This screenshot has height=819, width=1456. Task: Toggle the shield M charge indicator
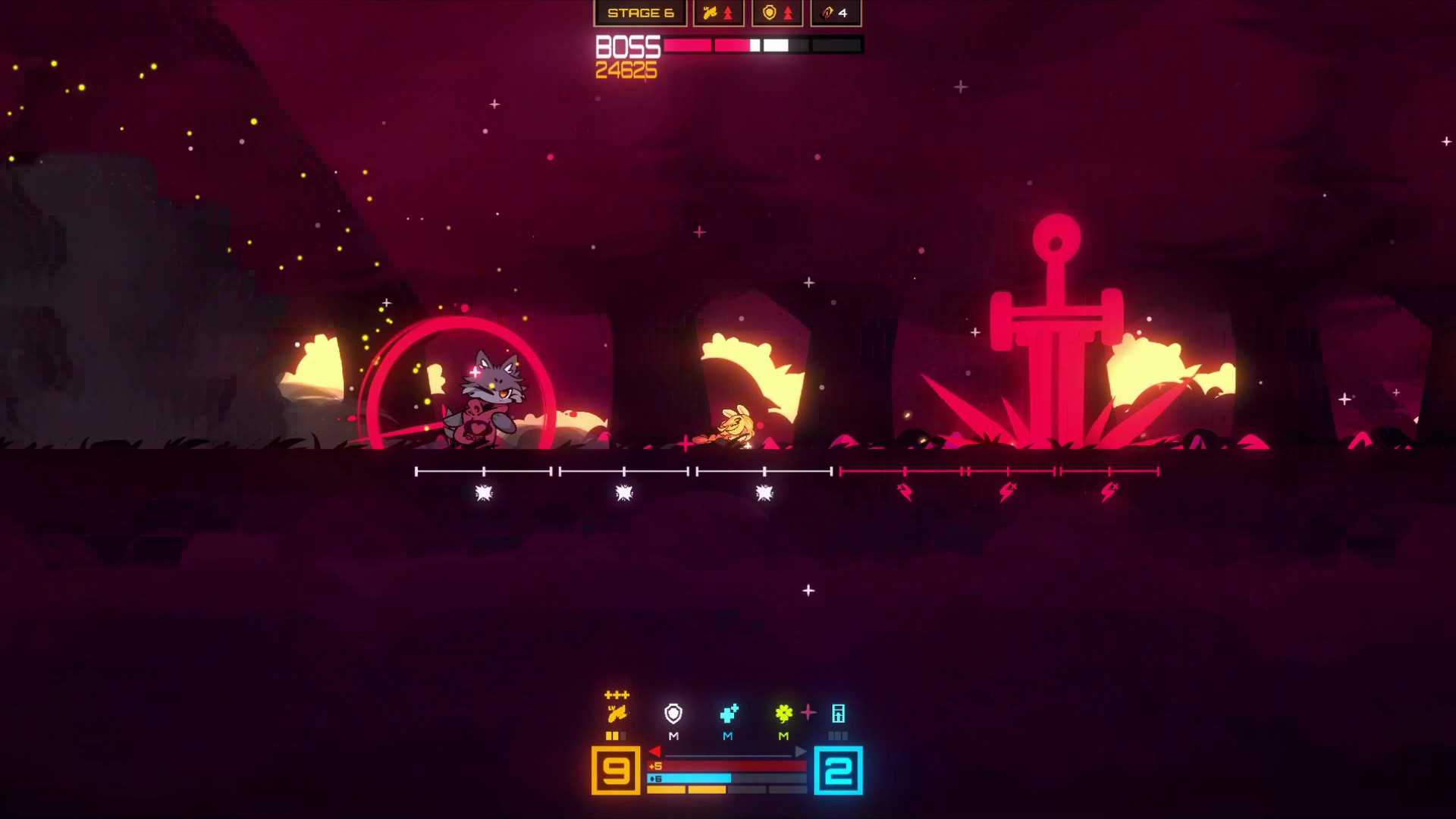[x=673, y=736]
